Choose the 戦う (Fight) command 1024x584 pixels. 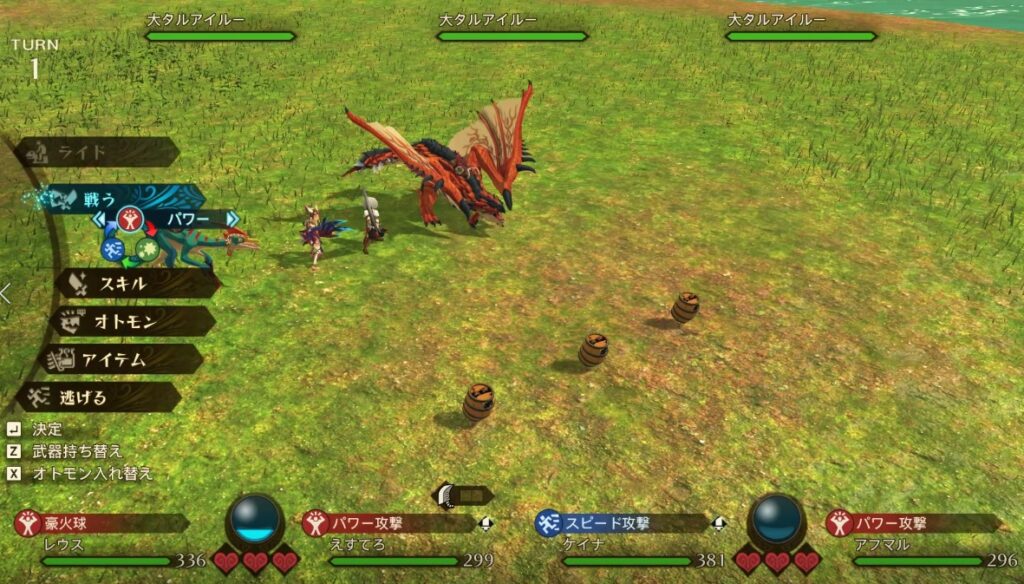110,198
